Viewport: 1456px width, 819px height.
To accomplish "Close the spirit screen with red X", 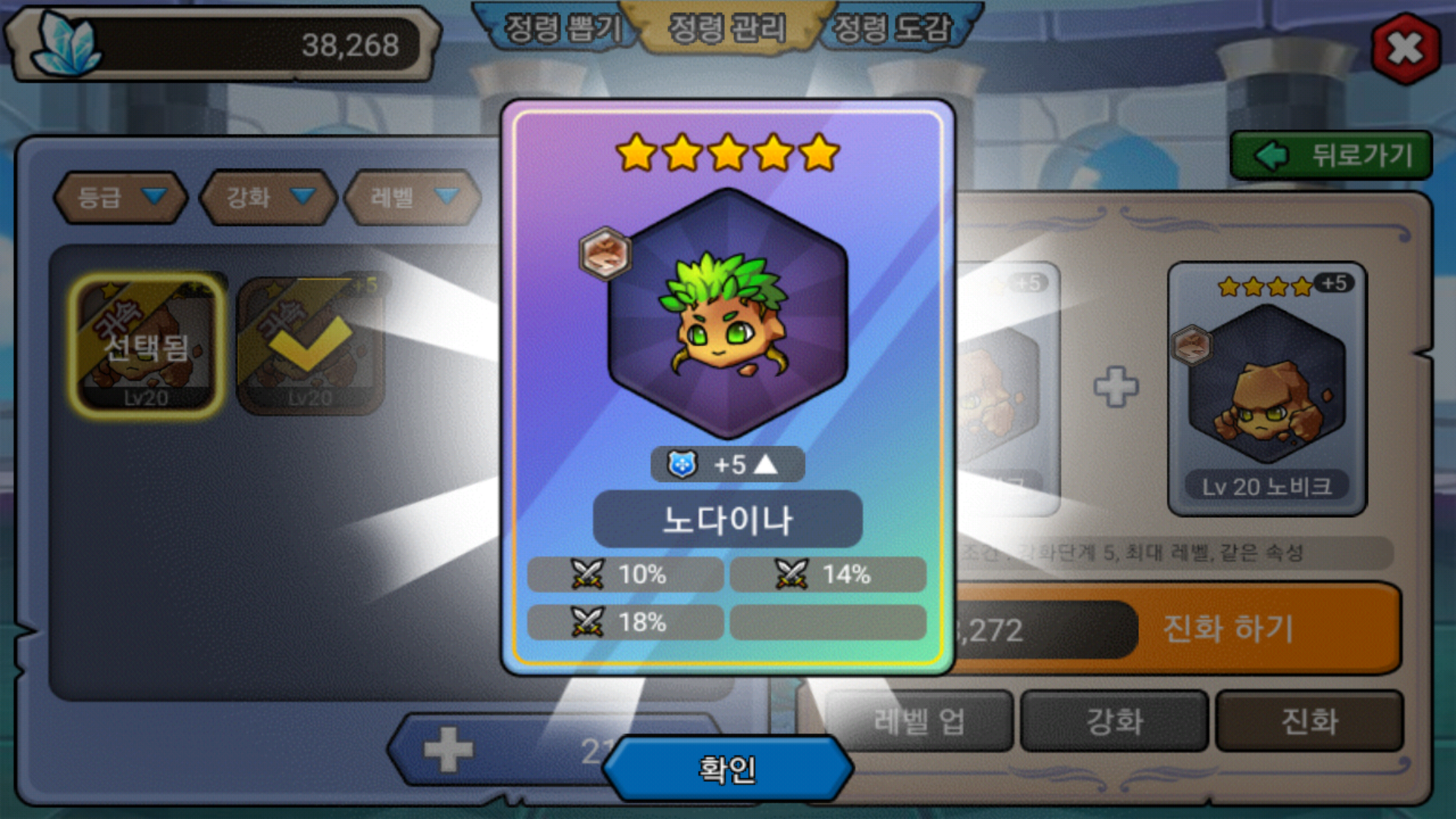I will pyautogui.click(x=1405, y=49).
